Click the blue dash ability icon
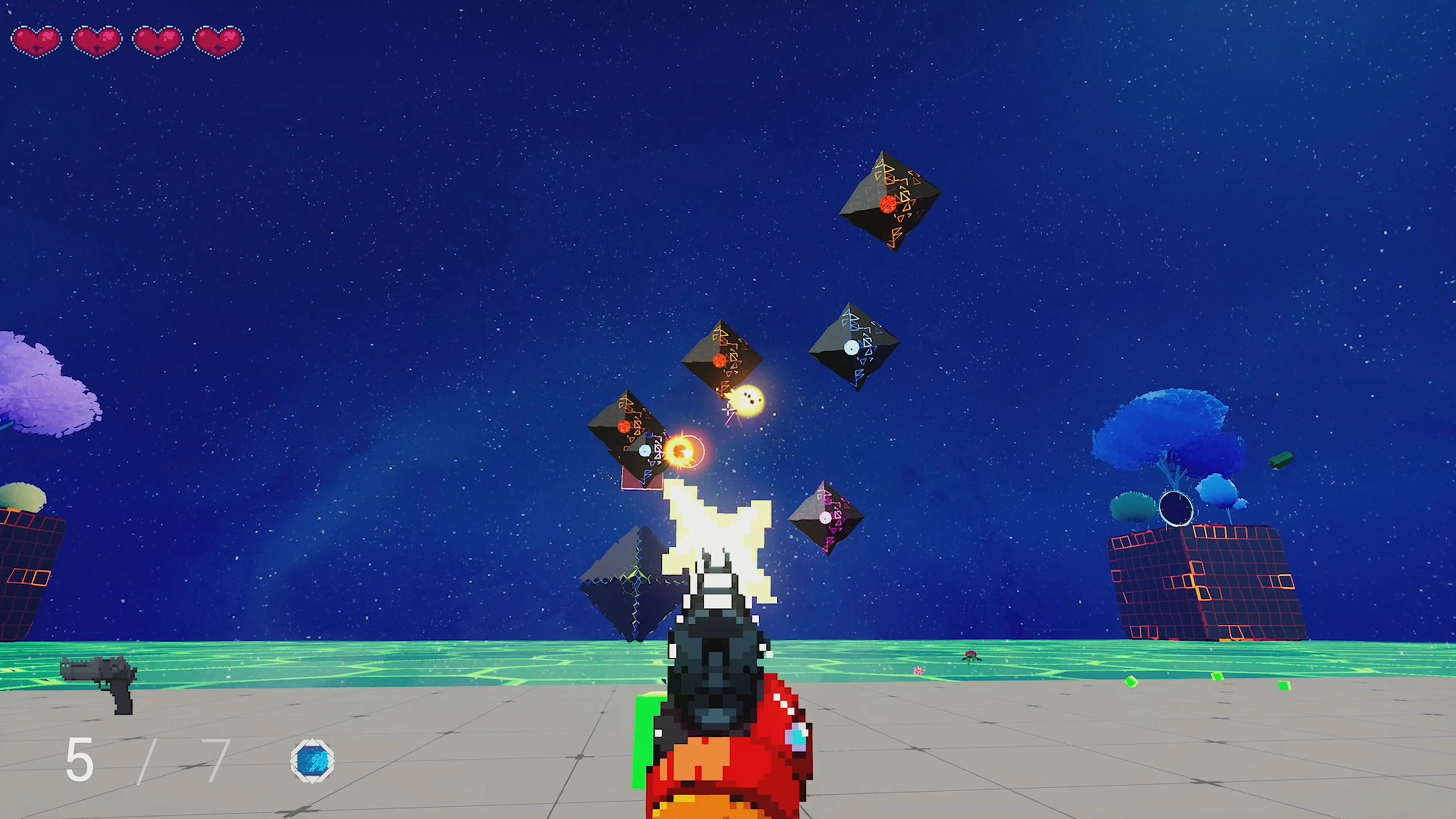The image size is (1456, 819). click(312, 761)
